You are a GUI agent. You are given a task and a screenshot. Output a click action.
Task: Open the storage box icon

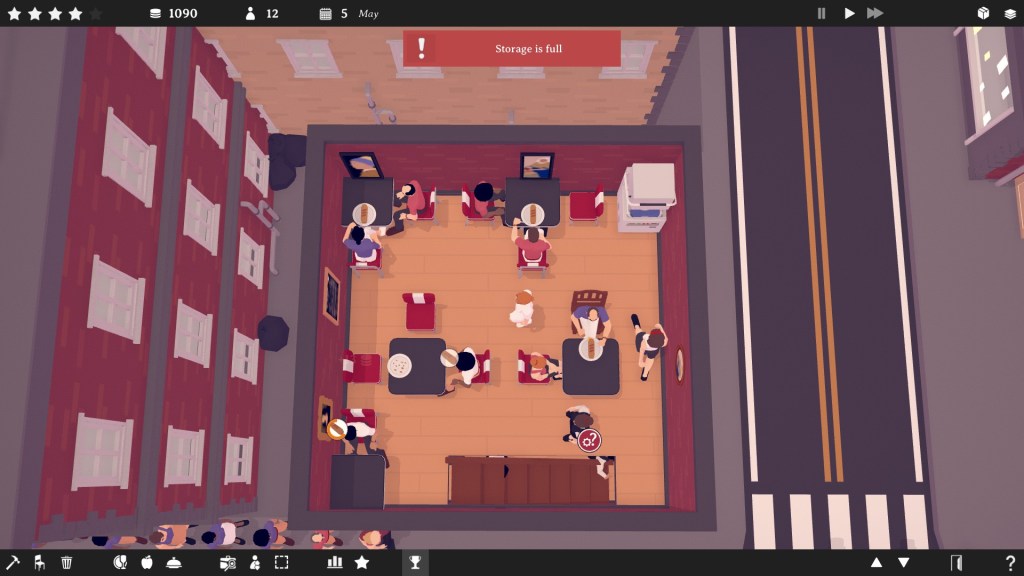click(x=983, y=13)
